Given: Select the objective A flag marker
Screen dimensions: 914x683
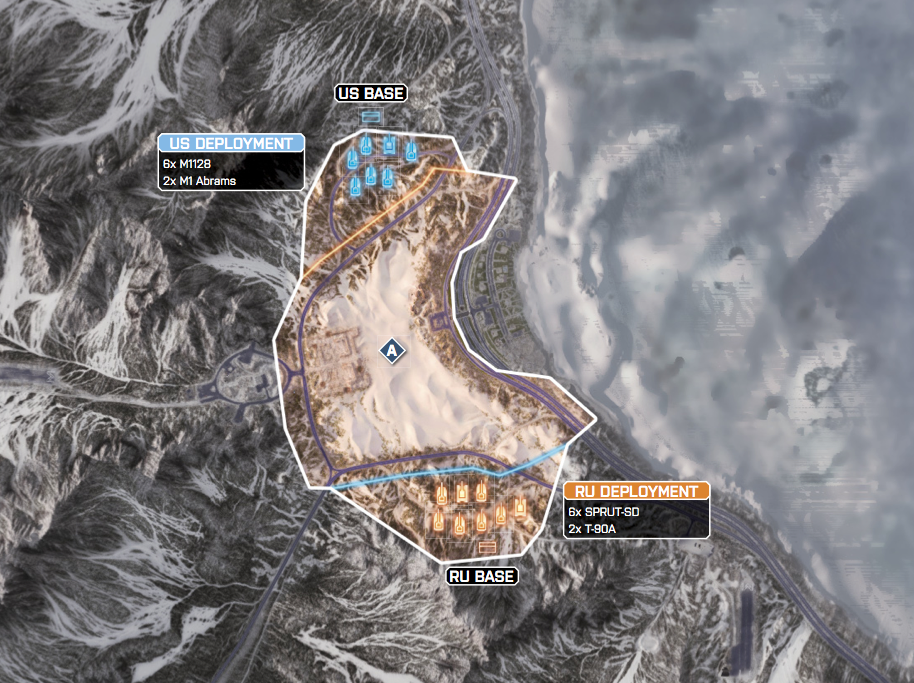Looking at the screenshot, I should click(393, 351).
